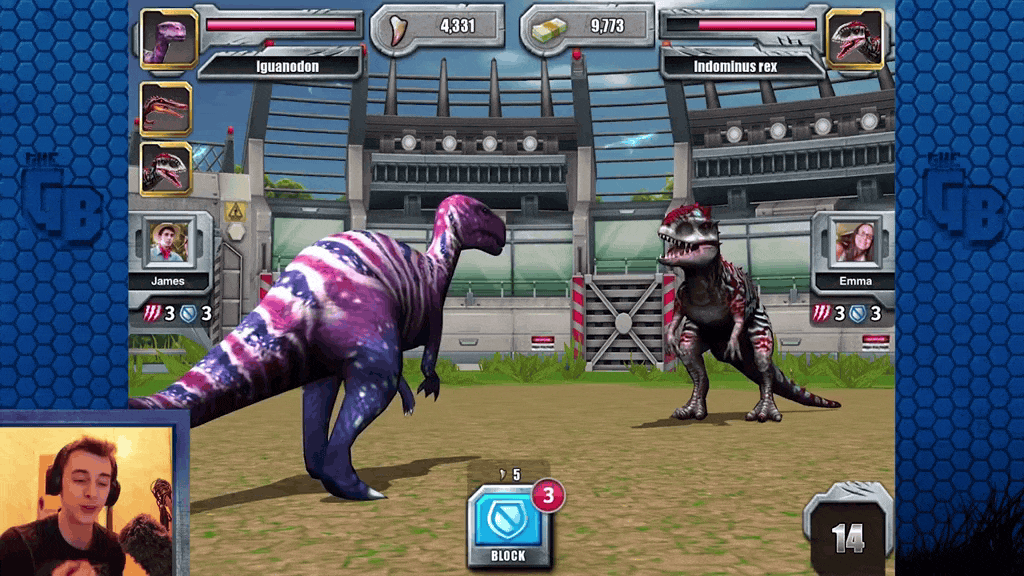Click the streamer webcam overlay
The image size is (1024, 576).
[x=90, y=494]
